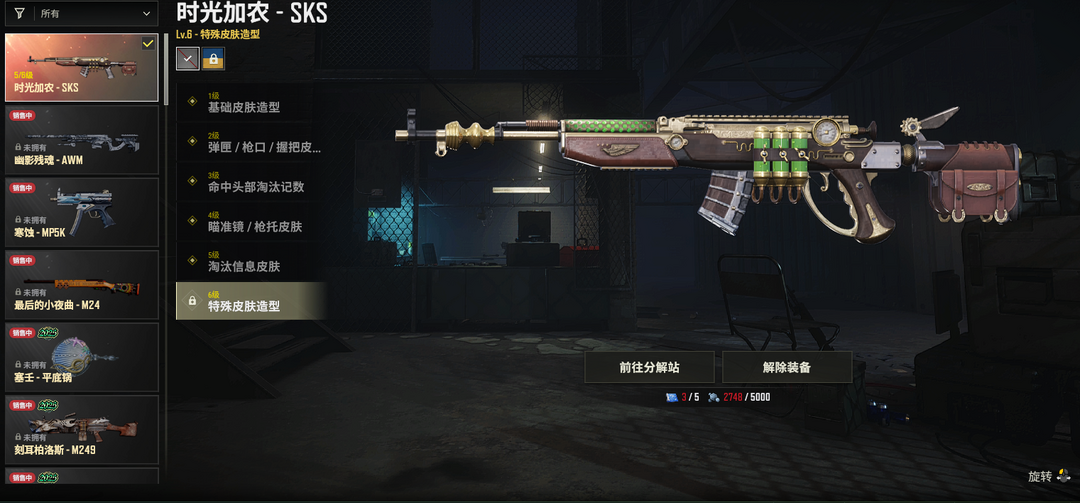Select level 1 基础皮肤造型
Screen dimensions: 1080x503
(x=251, y=103)
